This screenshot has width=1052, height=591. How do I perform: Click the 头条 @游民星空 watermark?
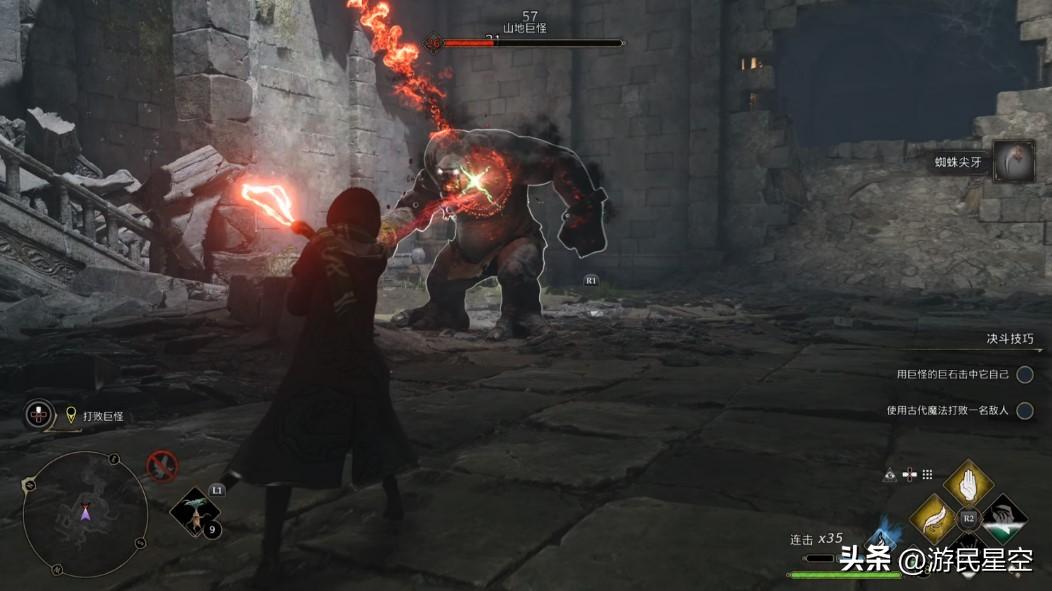936,559
